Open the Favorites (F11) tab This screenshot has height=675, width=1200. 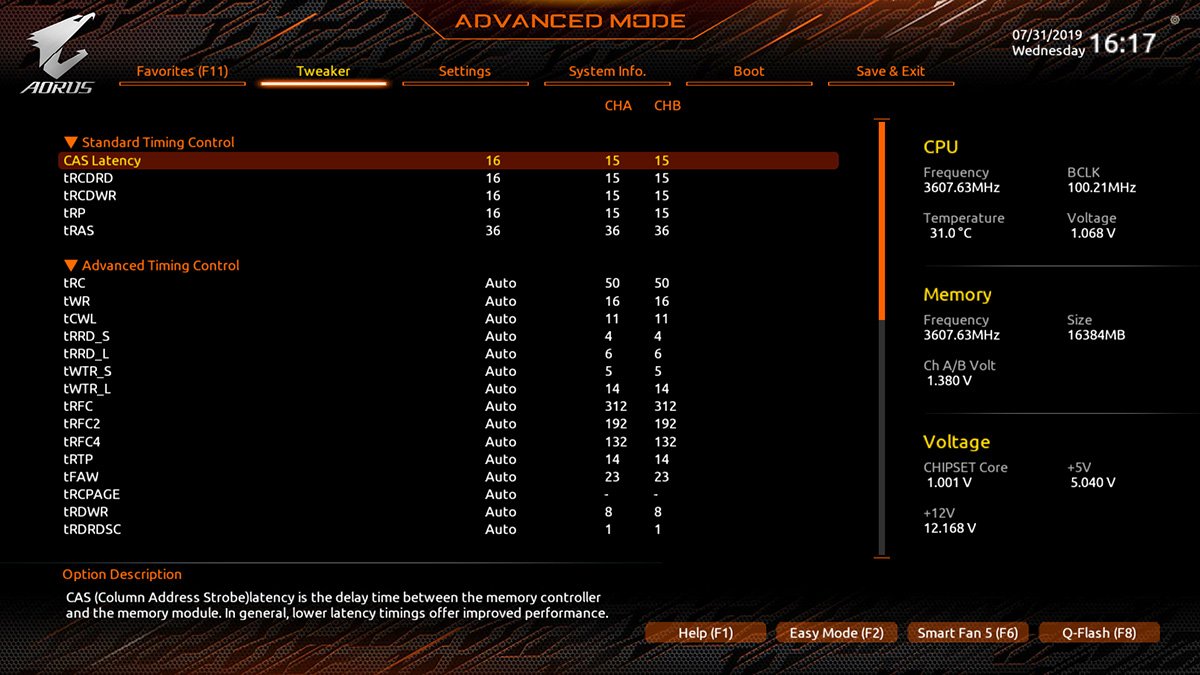click(x=182, y=71)
